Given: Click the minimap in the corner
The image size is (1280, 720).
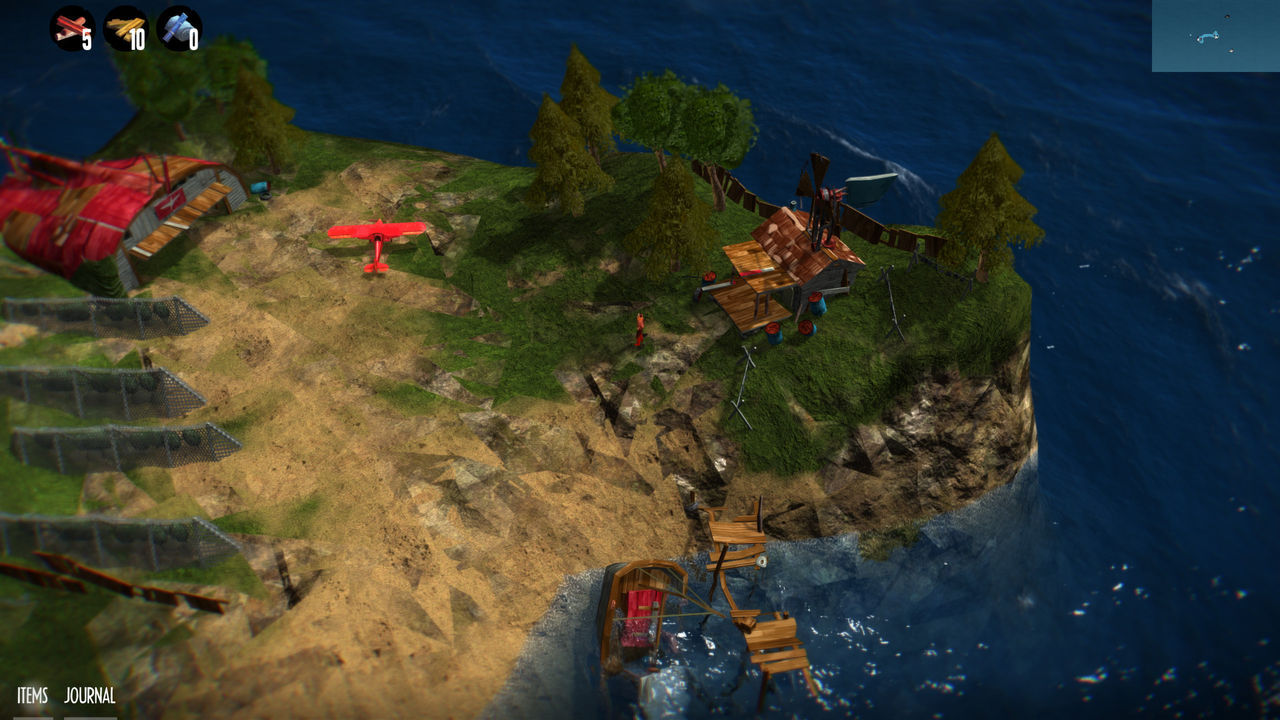Looking at the screenshot, I should point(1215,36).
